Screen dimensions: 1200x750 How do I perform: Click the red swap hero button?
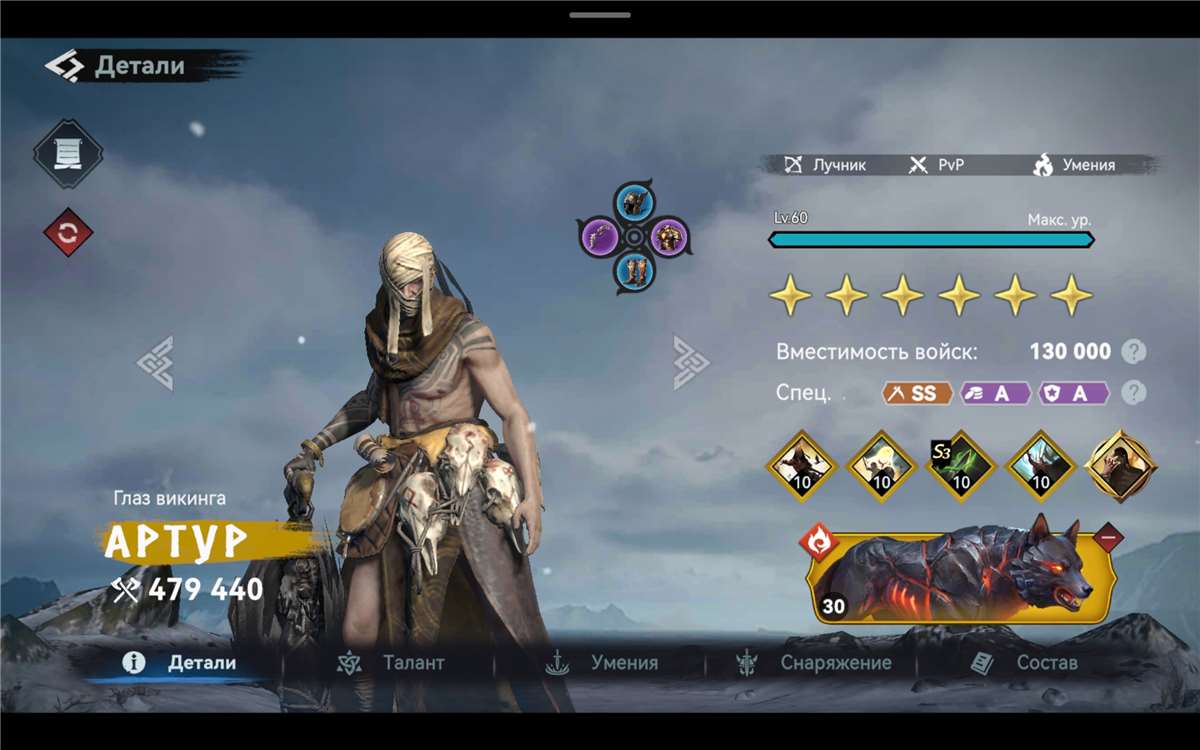coord(68,233)
